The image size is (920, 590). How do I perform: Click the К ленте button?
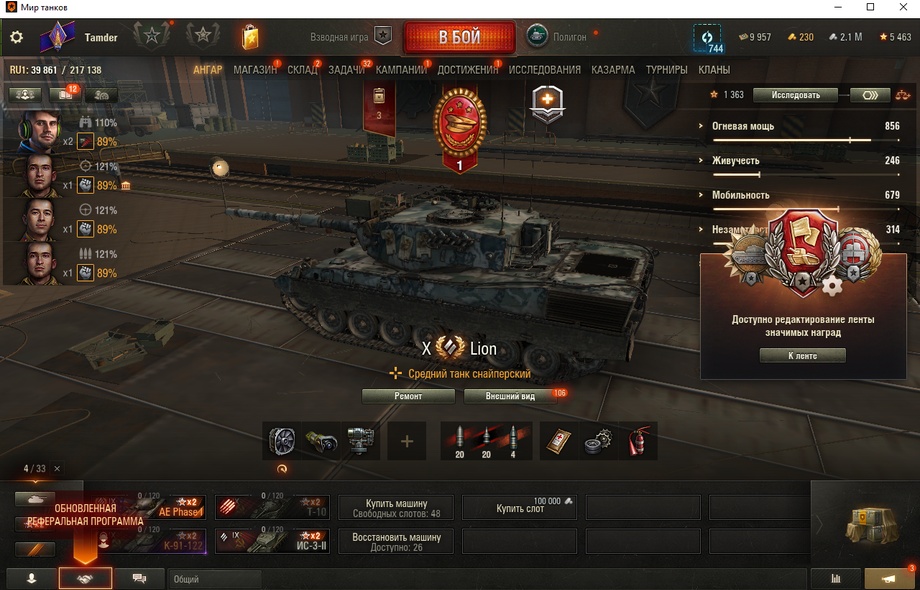point(802,355)
